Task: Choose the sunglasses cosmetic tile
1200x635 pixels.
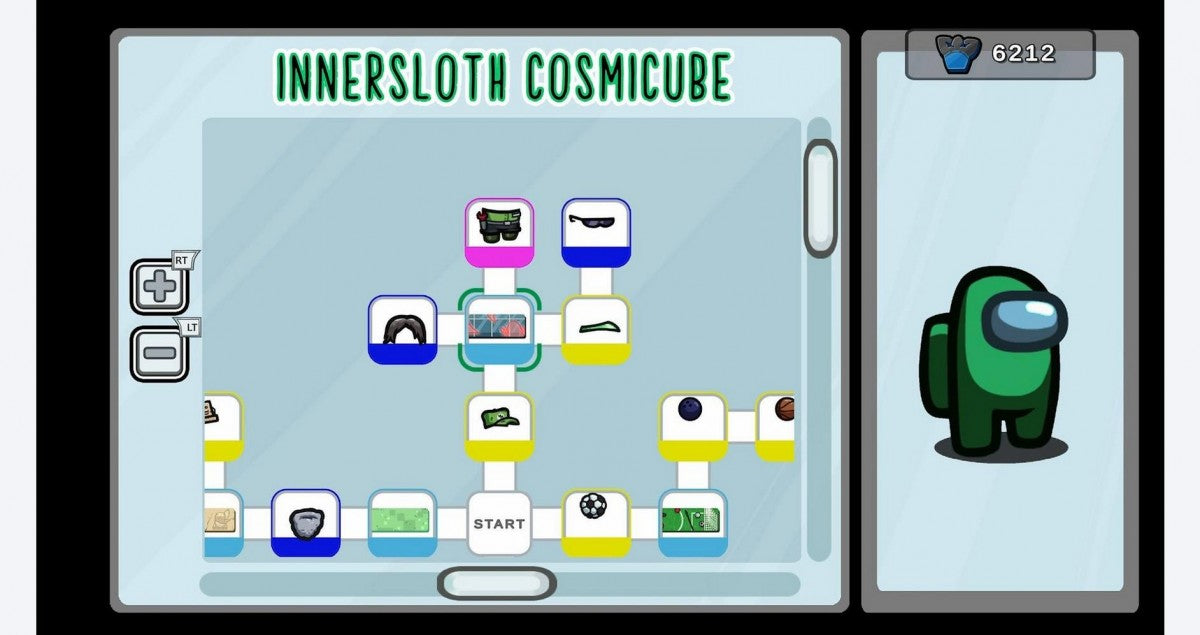Action: [x=596, y=231]
